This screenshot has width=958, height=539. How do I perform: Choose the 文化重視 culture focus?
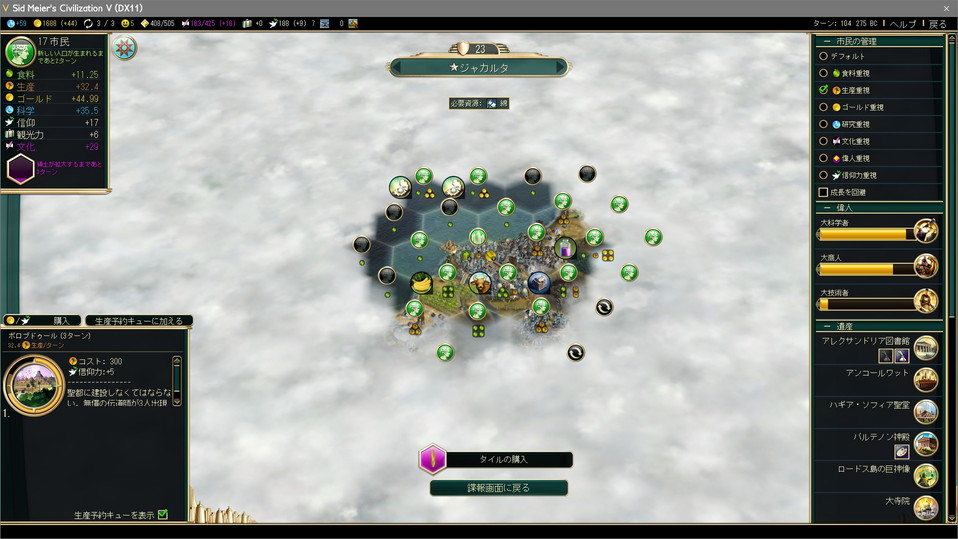(x=824, y=141)
